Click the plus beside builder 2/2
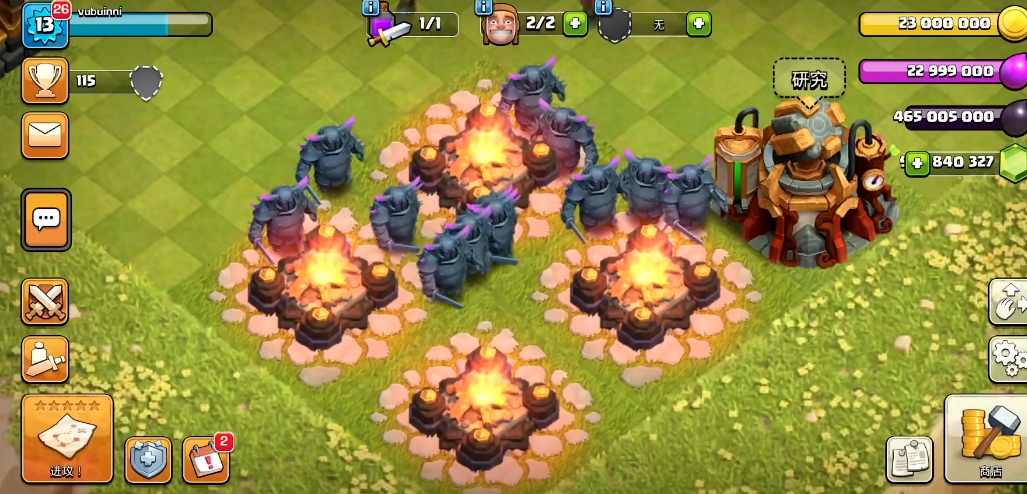Screen dimensions: 1027x494 point(575,23)
